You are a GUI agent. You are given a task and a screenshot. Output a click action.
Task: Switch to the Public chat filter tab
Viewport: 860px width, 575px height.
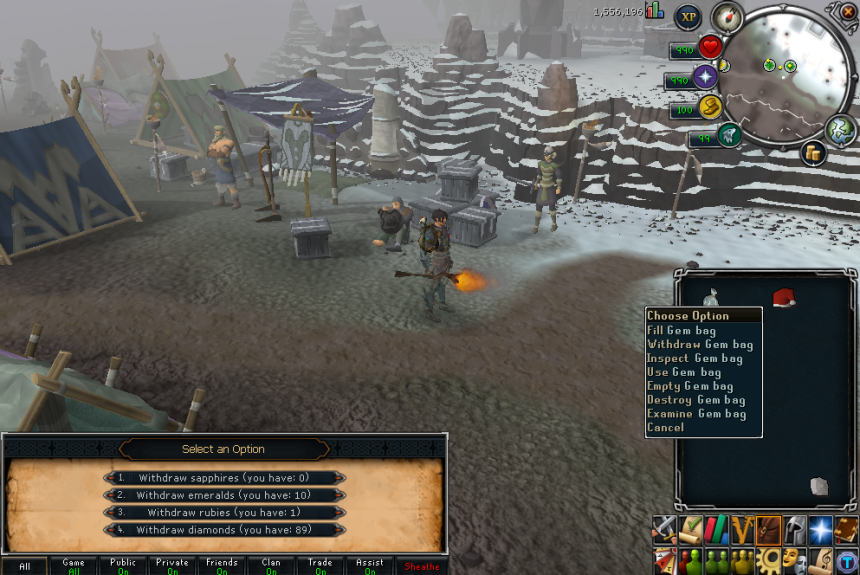click(123, 566)
